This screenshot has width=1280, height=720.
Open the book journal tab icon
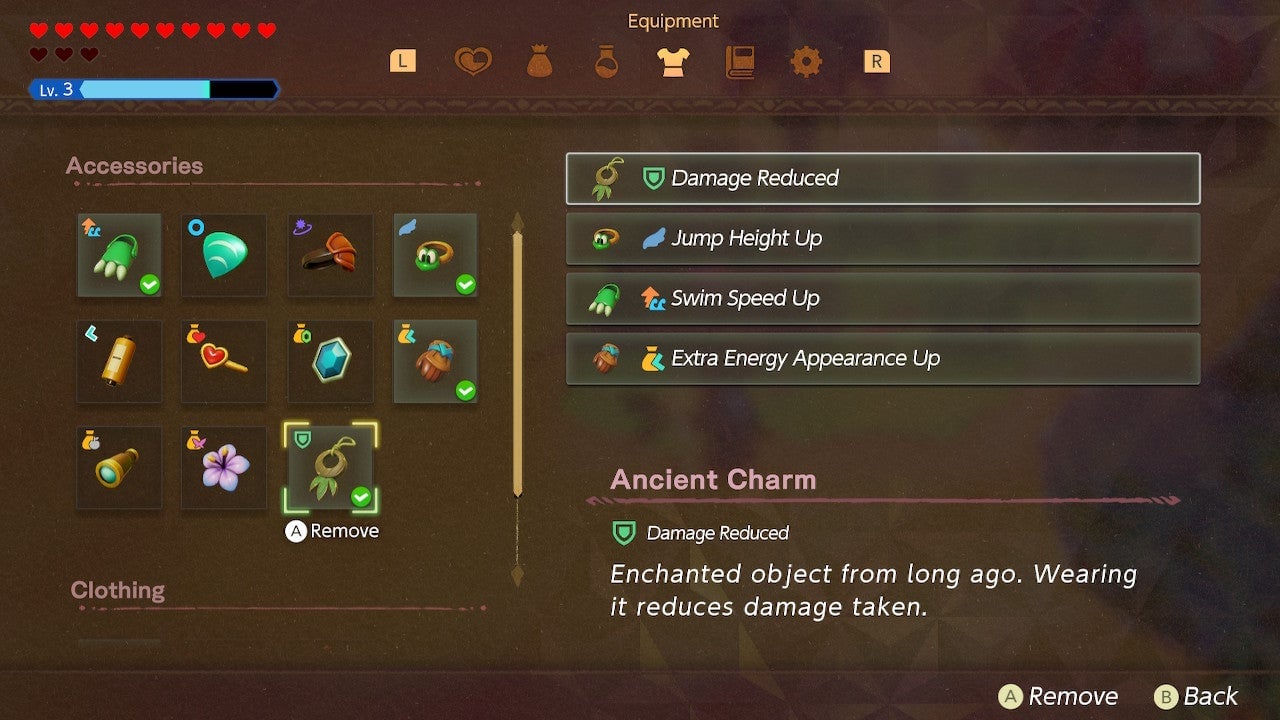740,61
